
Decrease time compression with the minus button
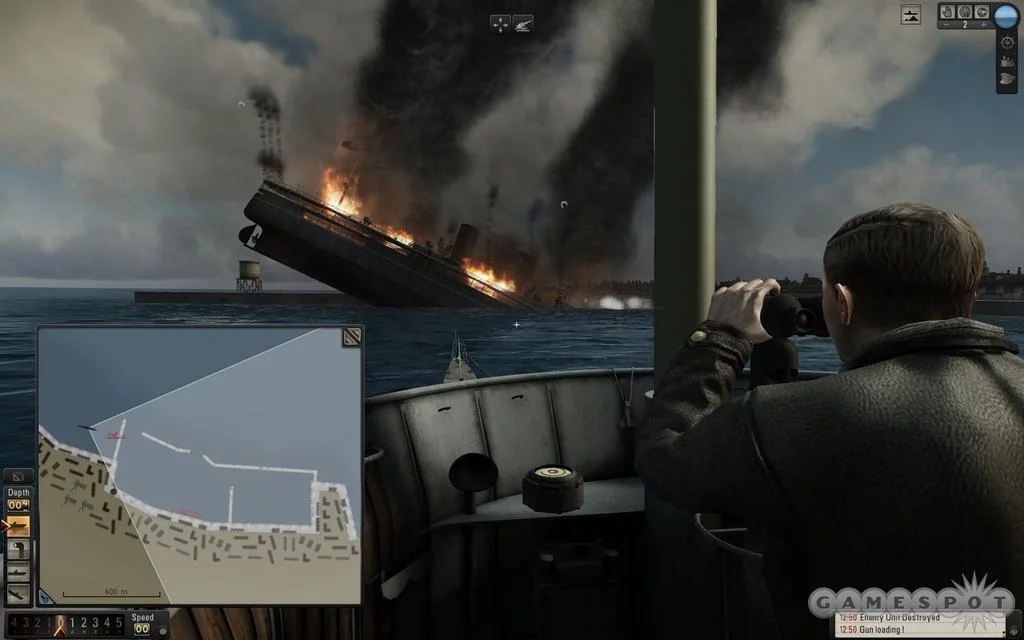(x=945, y=27)
